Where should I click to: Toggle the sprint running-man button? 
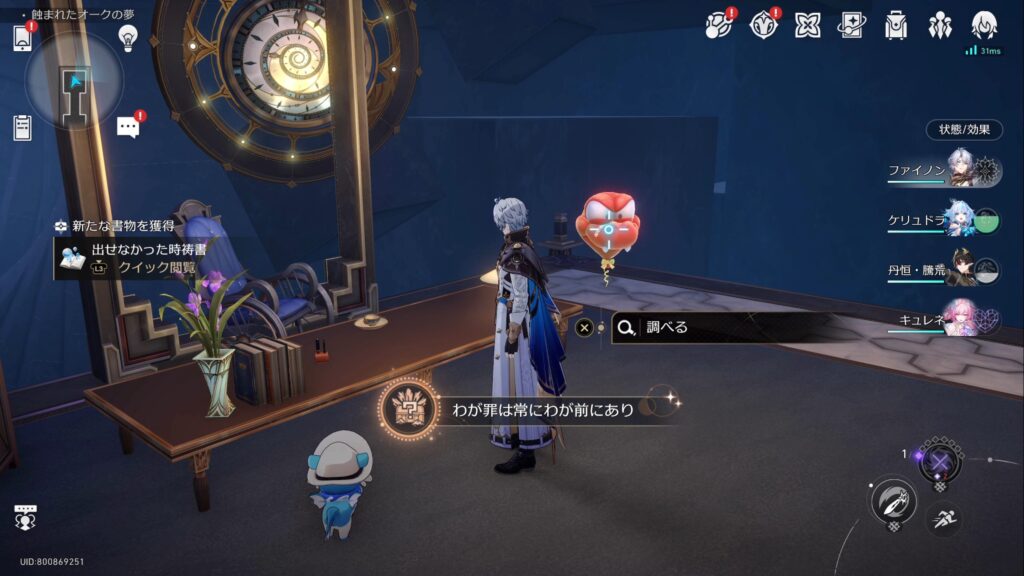944,518
